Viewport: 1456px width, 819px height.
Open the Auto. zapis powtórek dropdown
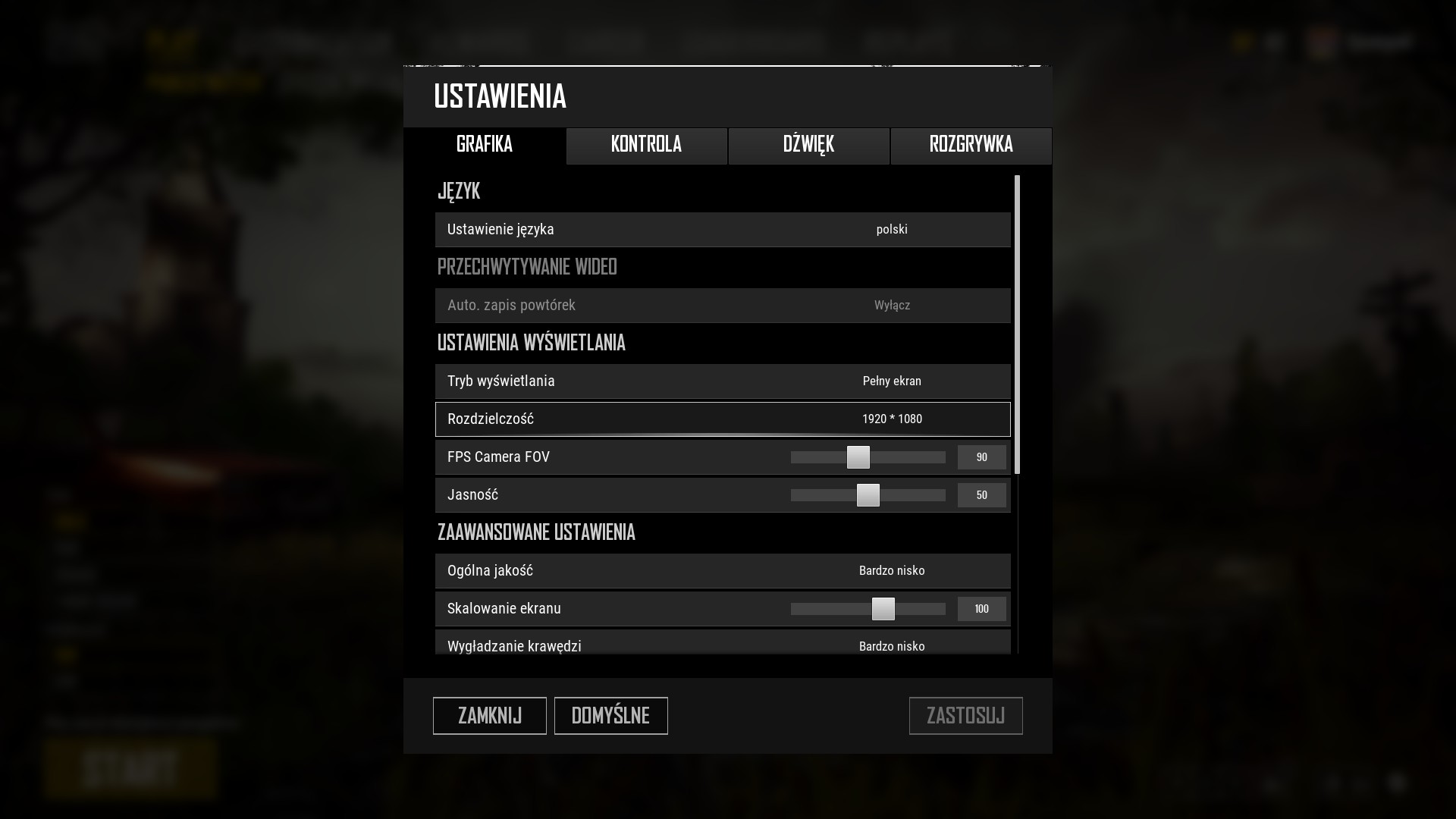[892, 306]
